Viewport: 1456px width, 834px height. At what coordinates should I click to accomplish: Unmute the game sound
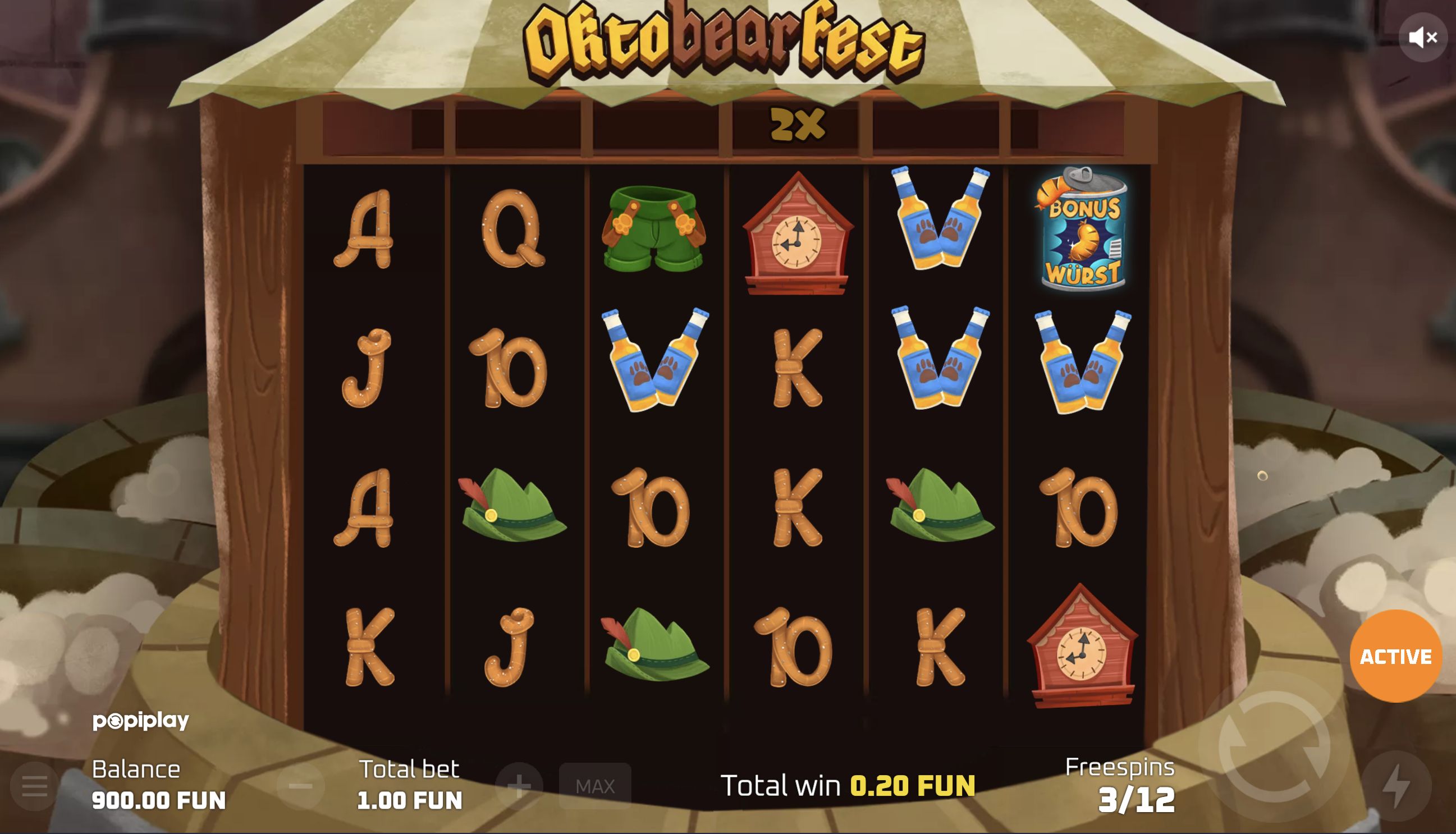click(x=1423, y=37)
